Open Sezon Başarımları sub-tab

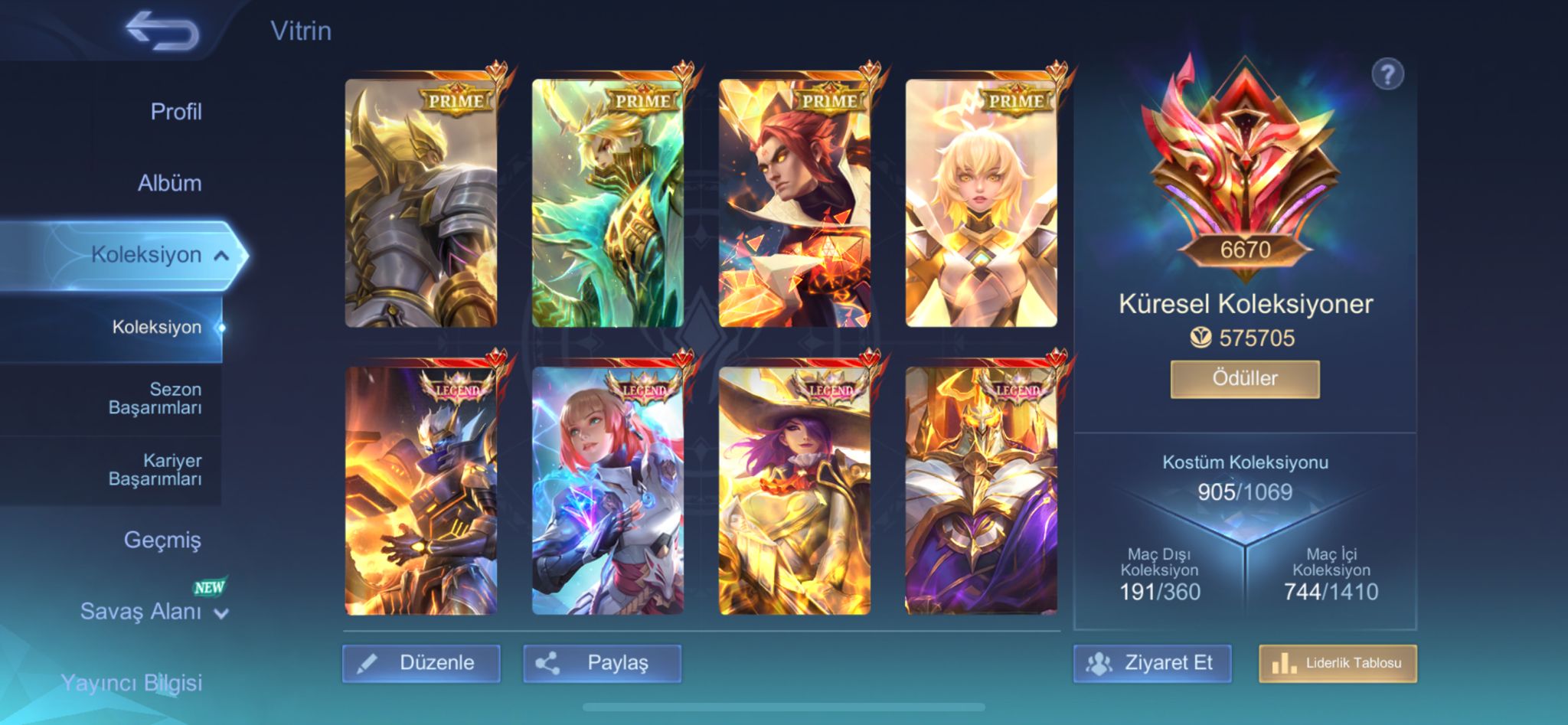155,398
